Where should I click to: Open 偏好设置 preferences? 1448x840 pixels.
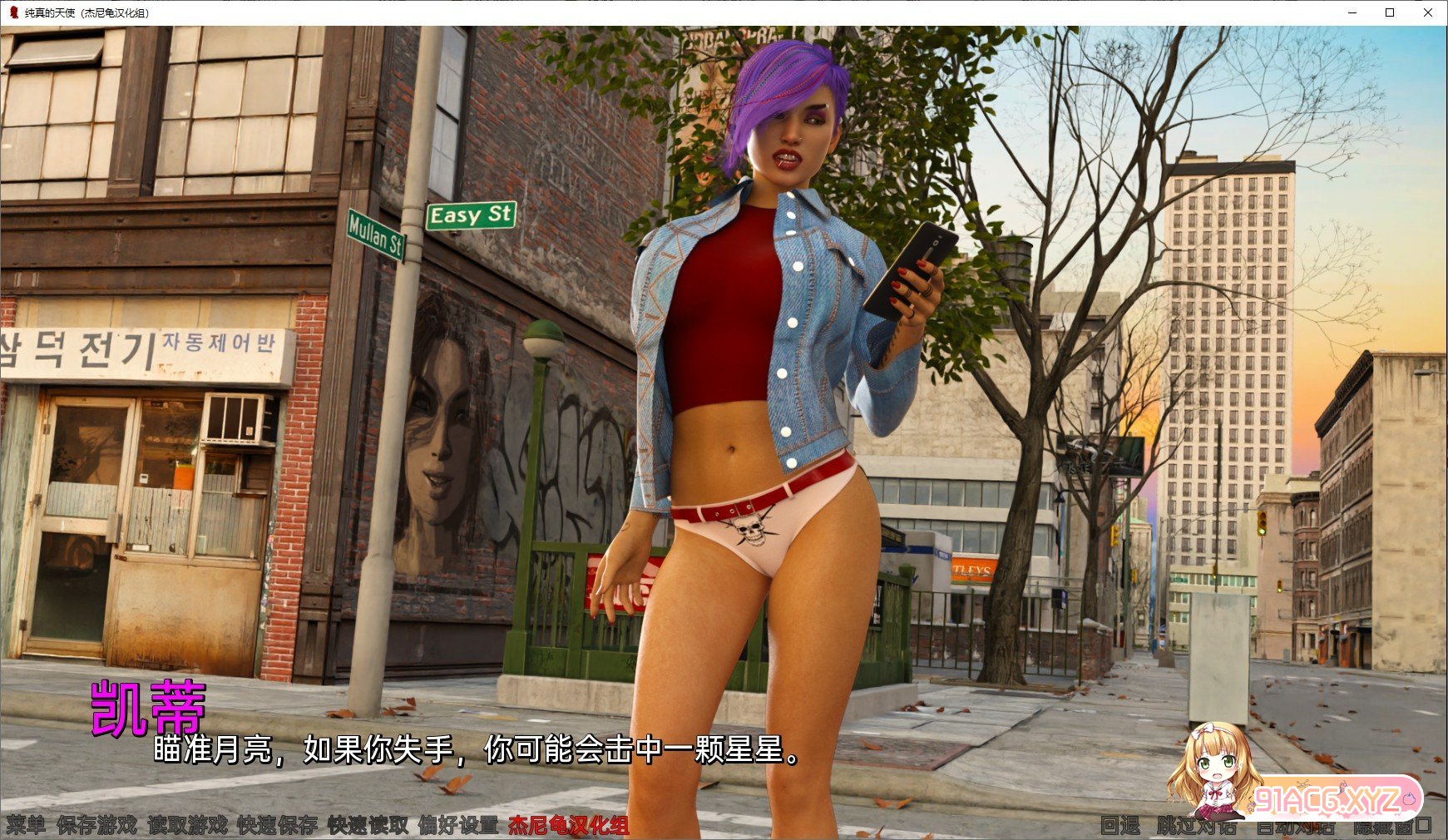point(458,825)
